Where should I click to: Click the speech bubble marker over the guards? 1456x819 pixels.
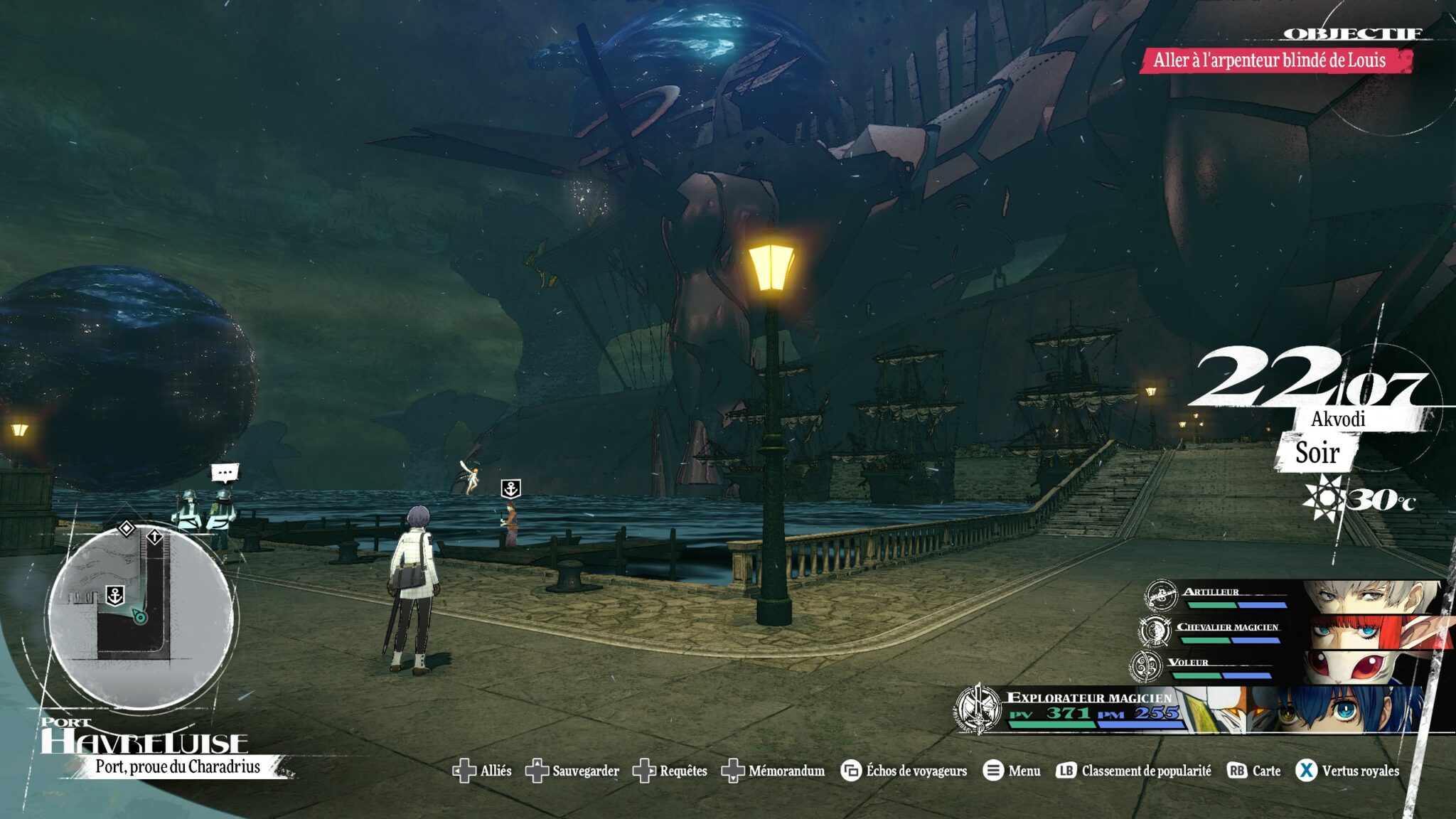pyautogui.click(x=225, y=472)
